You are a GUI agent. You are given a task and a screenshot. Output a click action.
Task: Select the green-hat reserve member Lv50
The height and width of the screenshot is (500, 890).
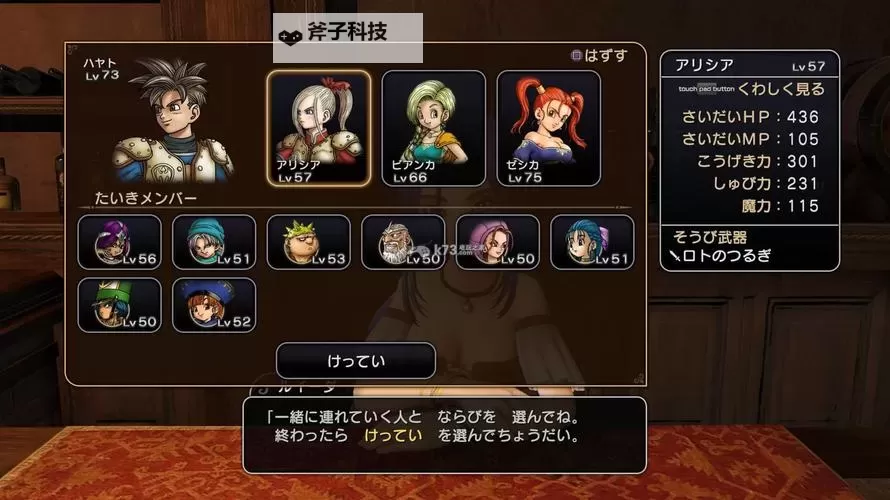120,305
